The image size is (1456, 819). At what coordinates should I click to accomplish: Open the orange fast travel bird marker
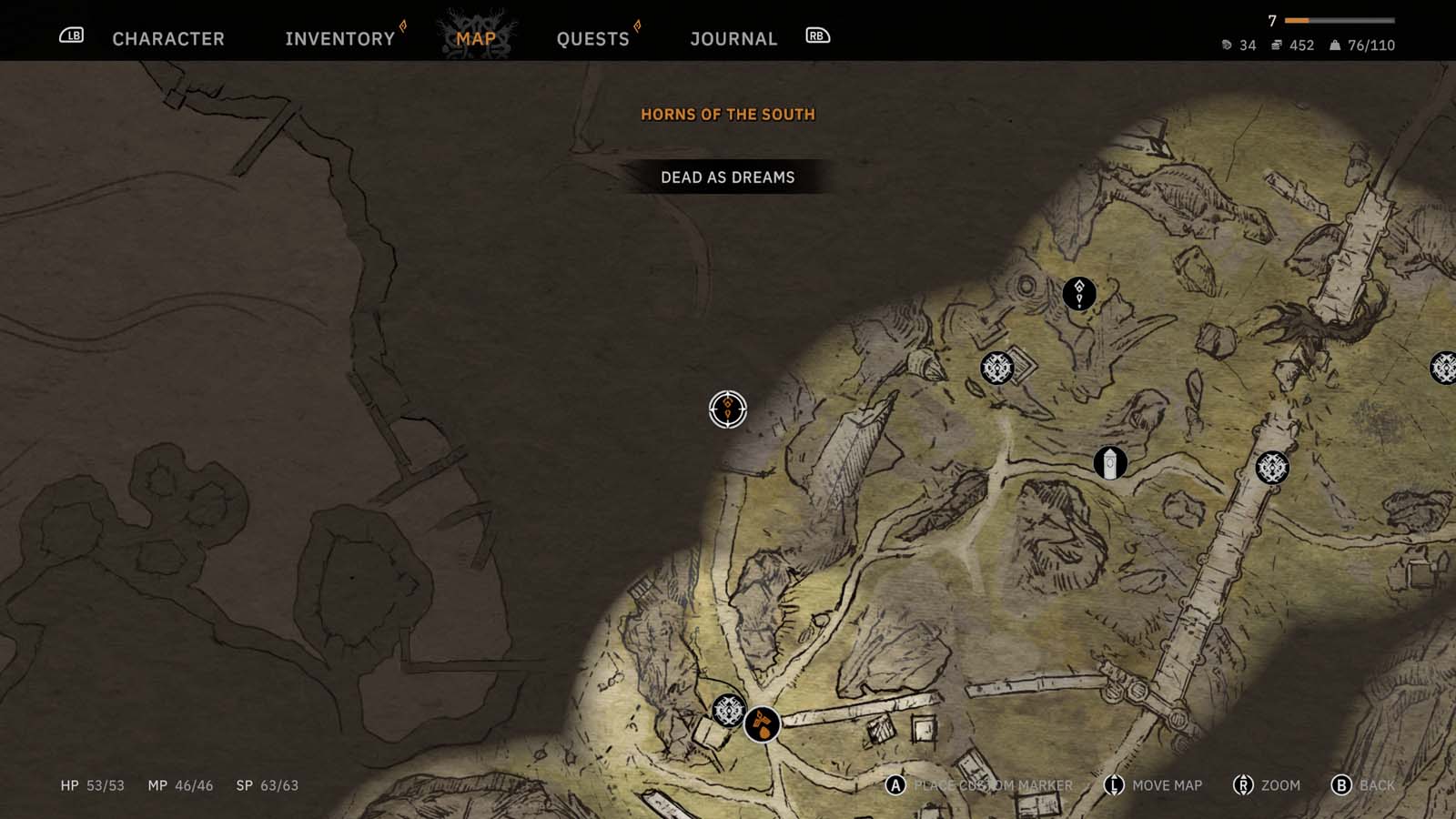[x=761, y=726]
